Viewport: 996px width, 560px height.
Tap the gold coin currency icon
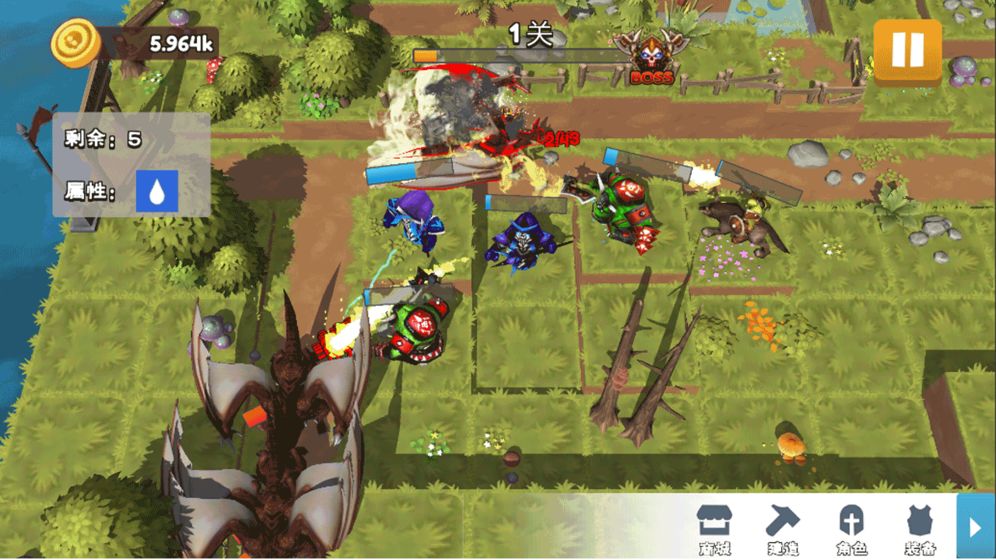(75, 44)
